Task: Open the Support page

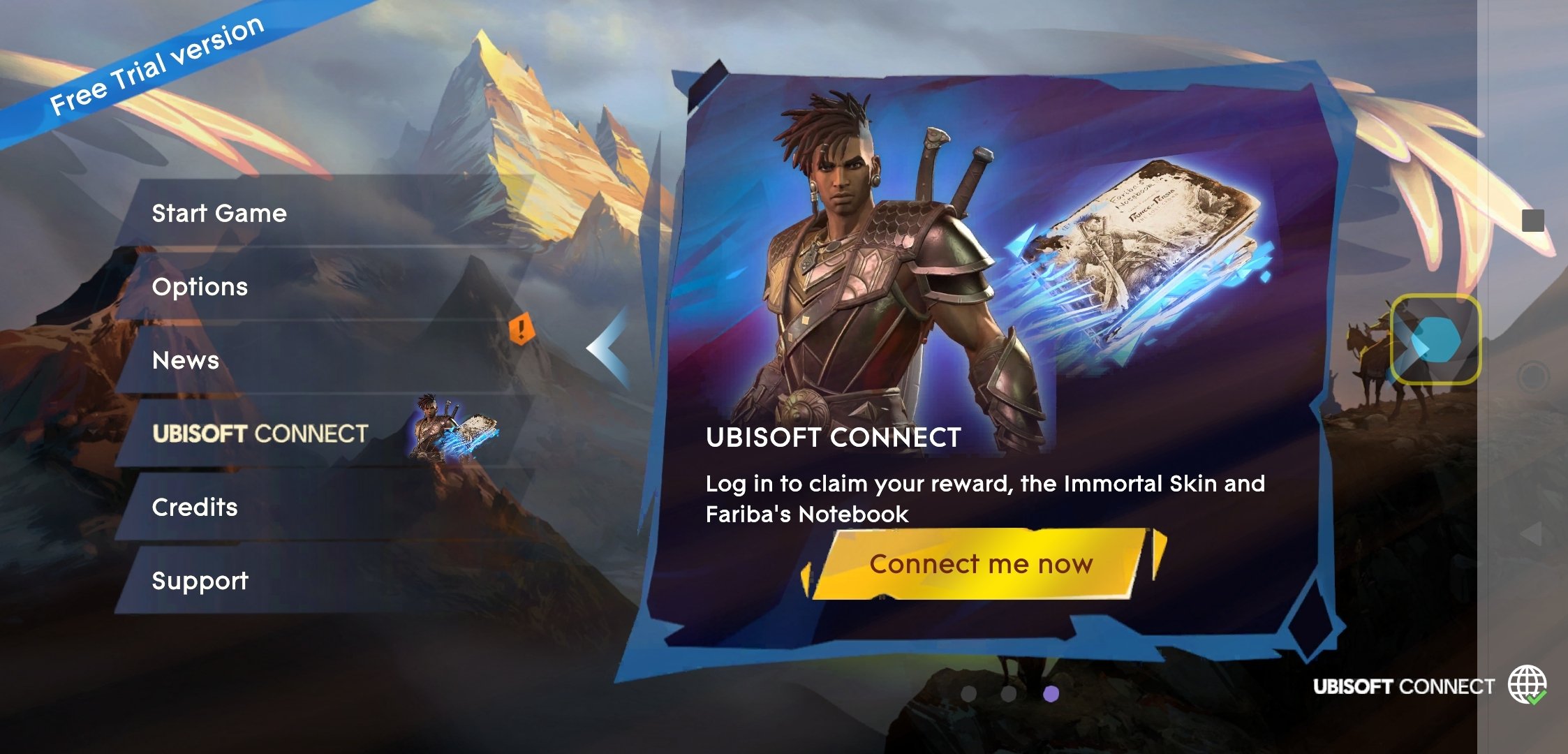Action: 200,581
